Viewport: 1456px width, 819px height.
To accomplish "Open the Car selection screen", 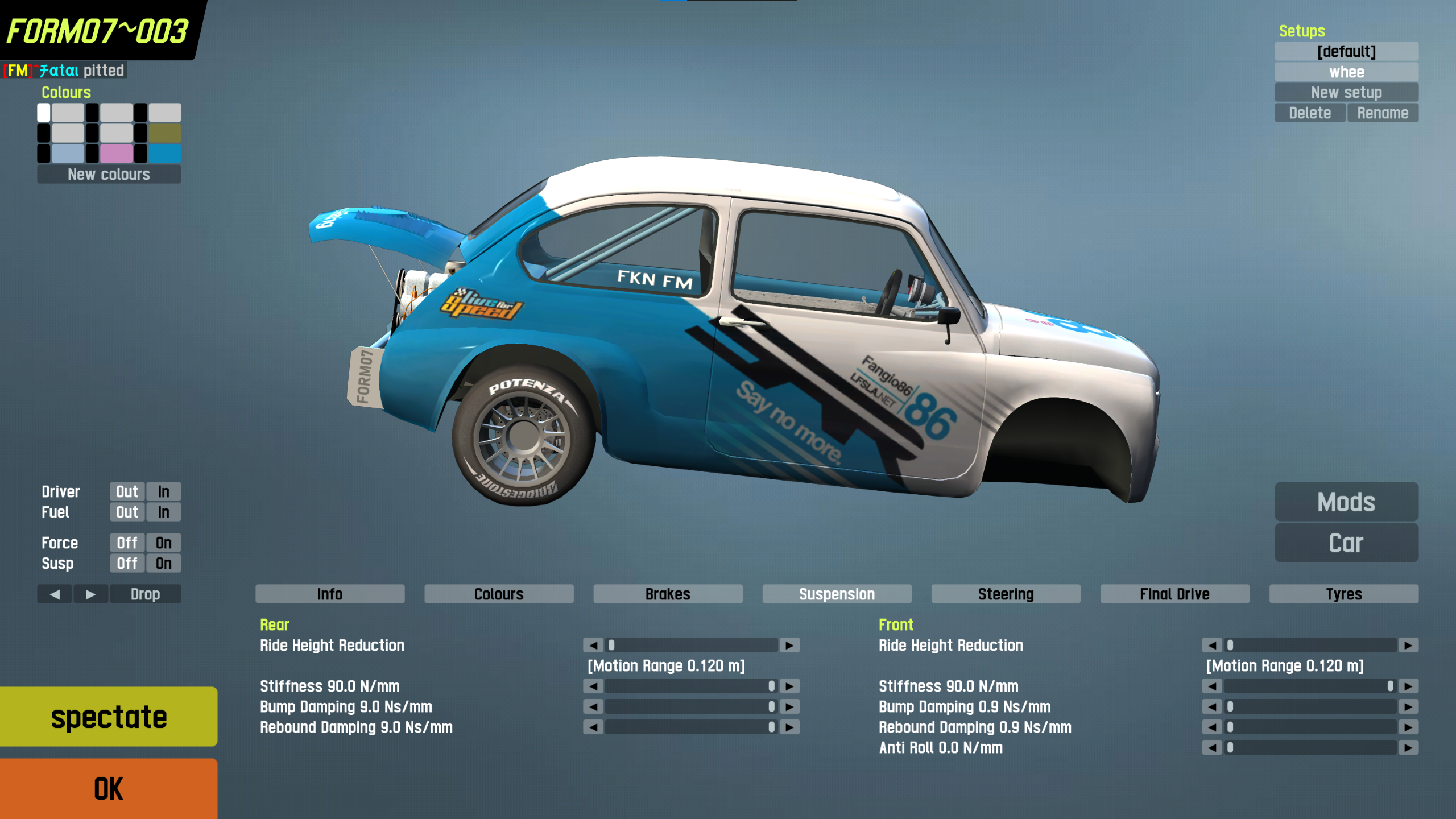I will (1346, 543).
